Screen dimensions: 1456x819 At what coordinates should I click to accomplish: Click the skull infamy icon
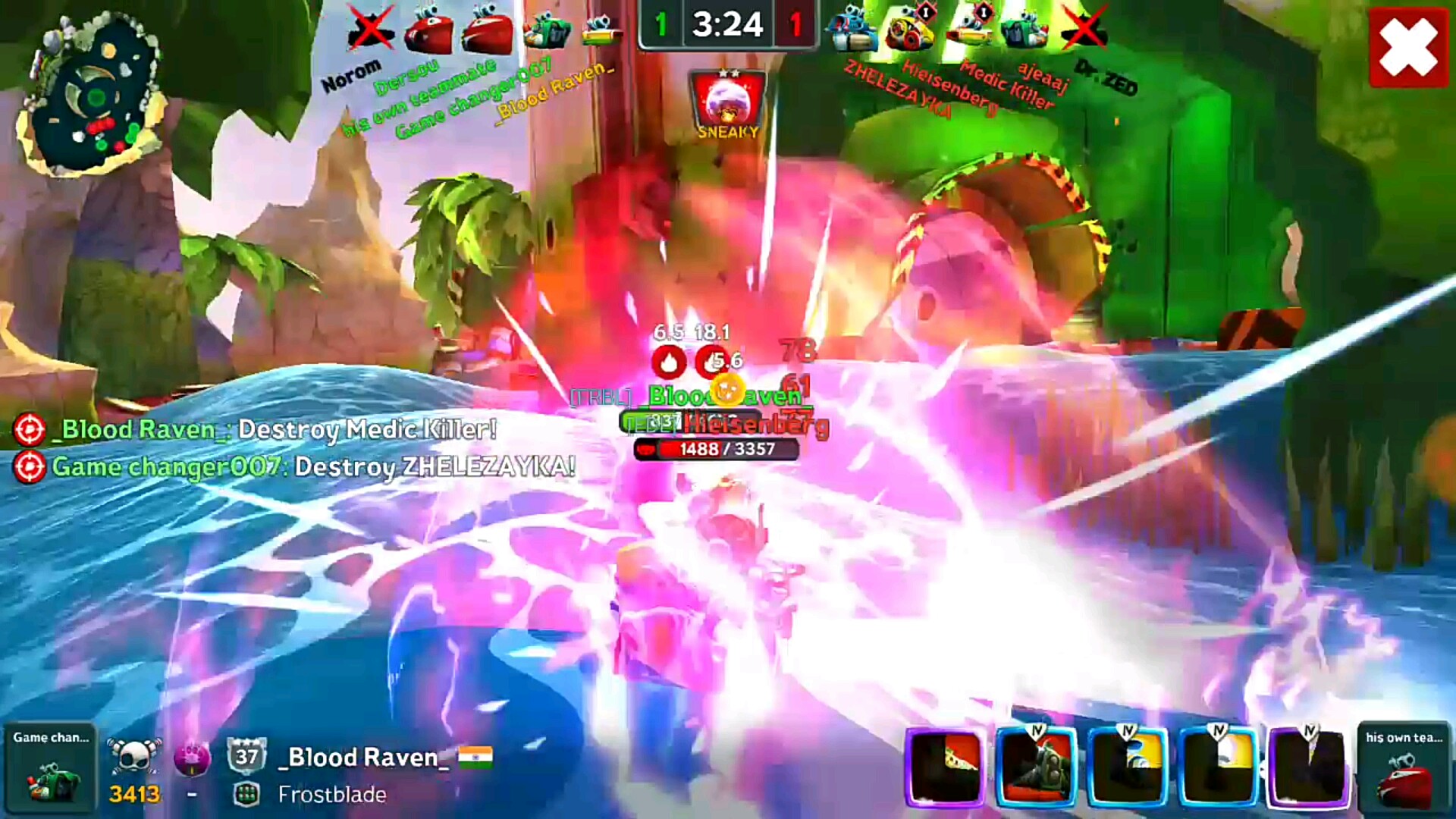[135, 755]
